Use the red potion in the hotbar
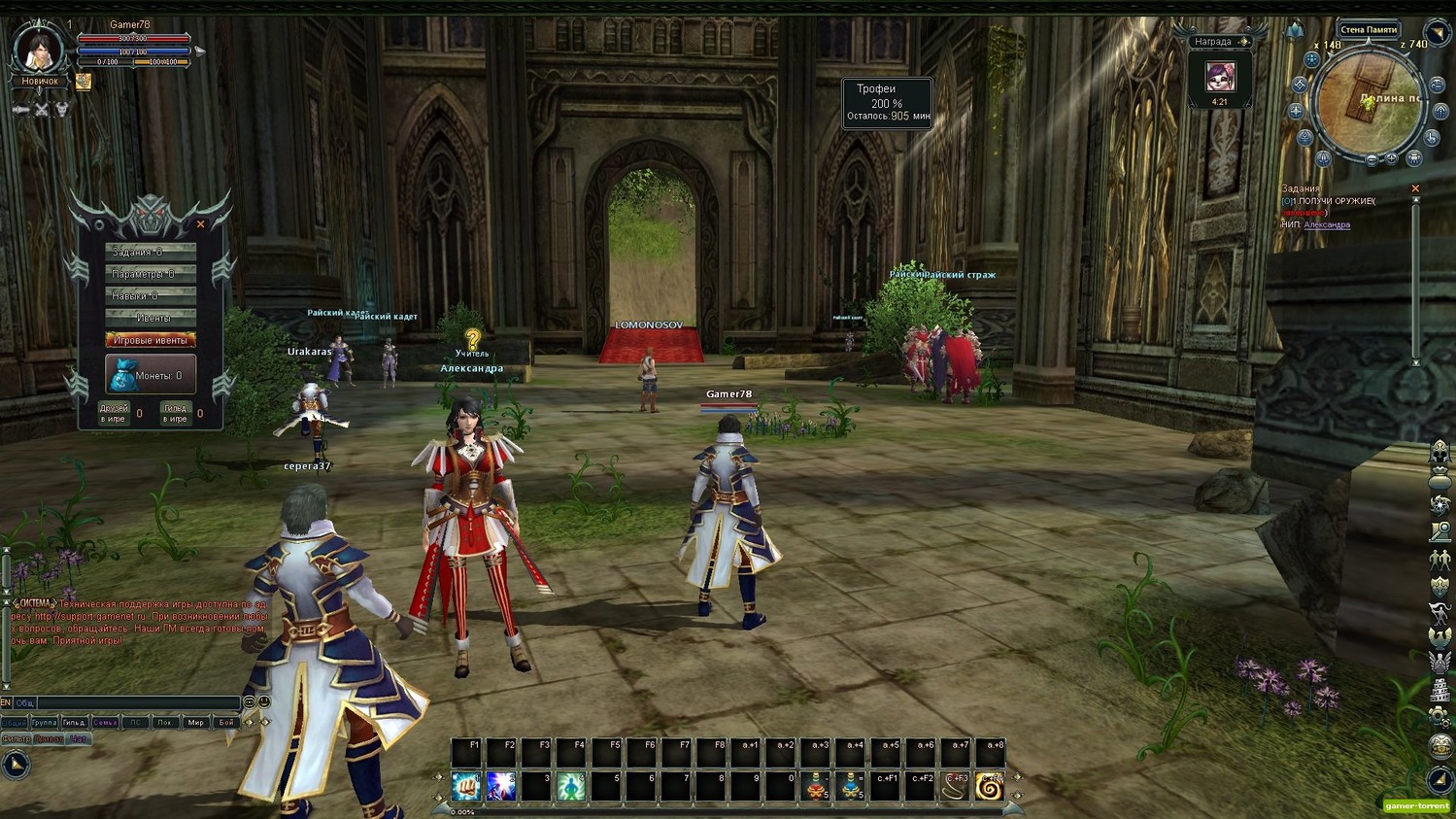The image size is (1456, 819). (816, 786)
